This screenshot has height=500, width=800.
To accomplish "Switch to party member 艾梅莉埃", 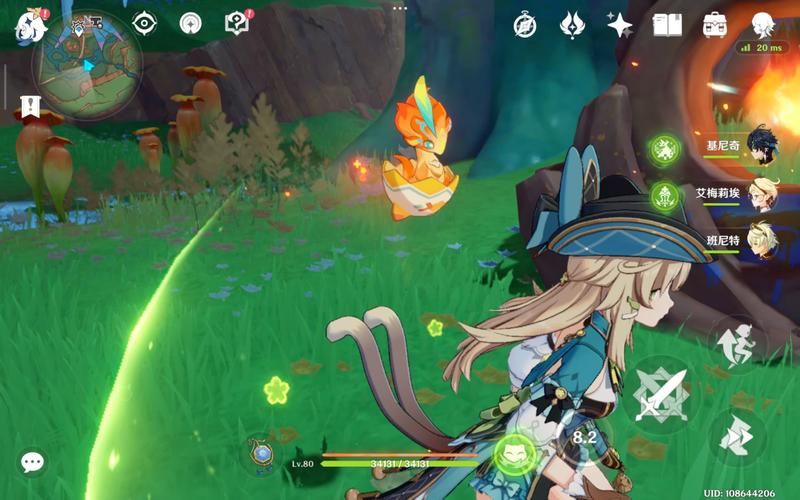I will click(762, 194).
